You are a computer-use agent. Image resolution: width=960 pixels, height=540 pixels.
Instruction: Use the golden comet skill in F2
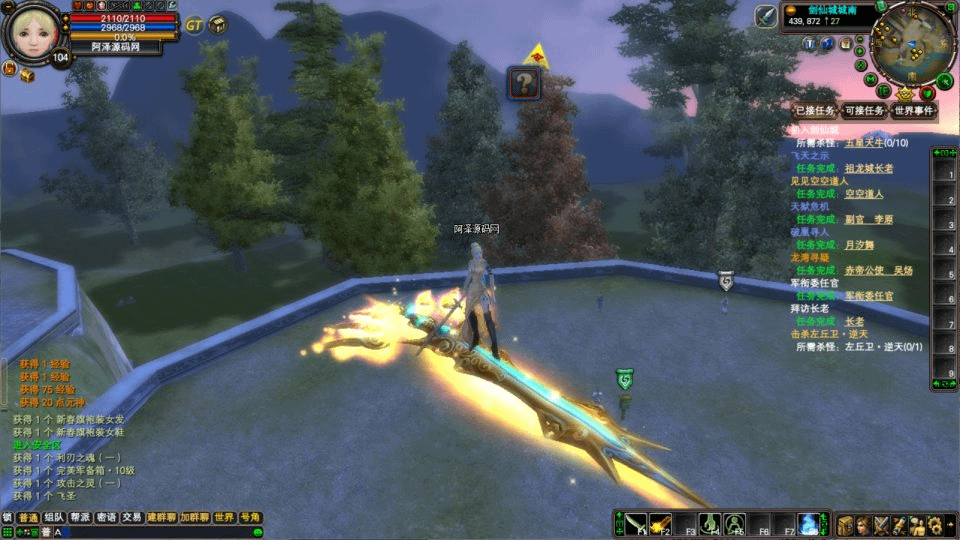[660, 523]
